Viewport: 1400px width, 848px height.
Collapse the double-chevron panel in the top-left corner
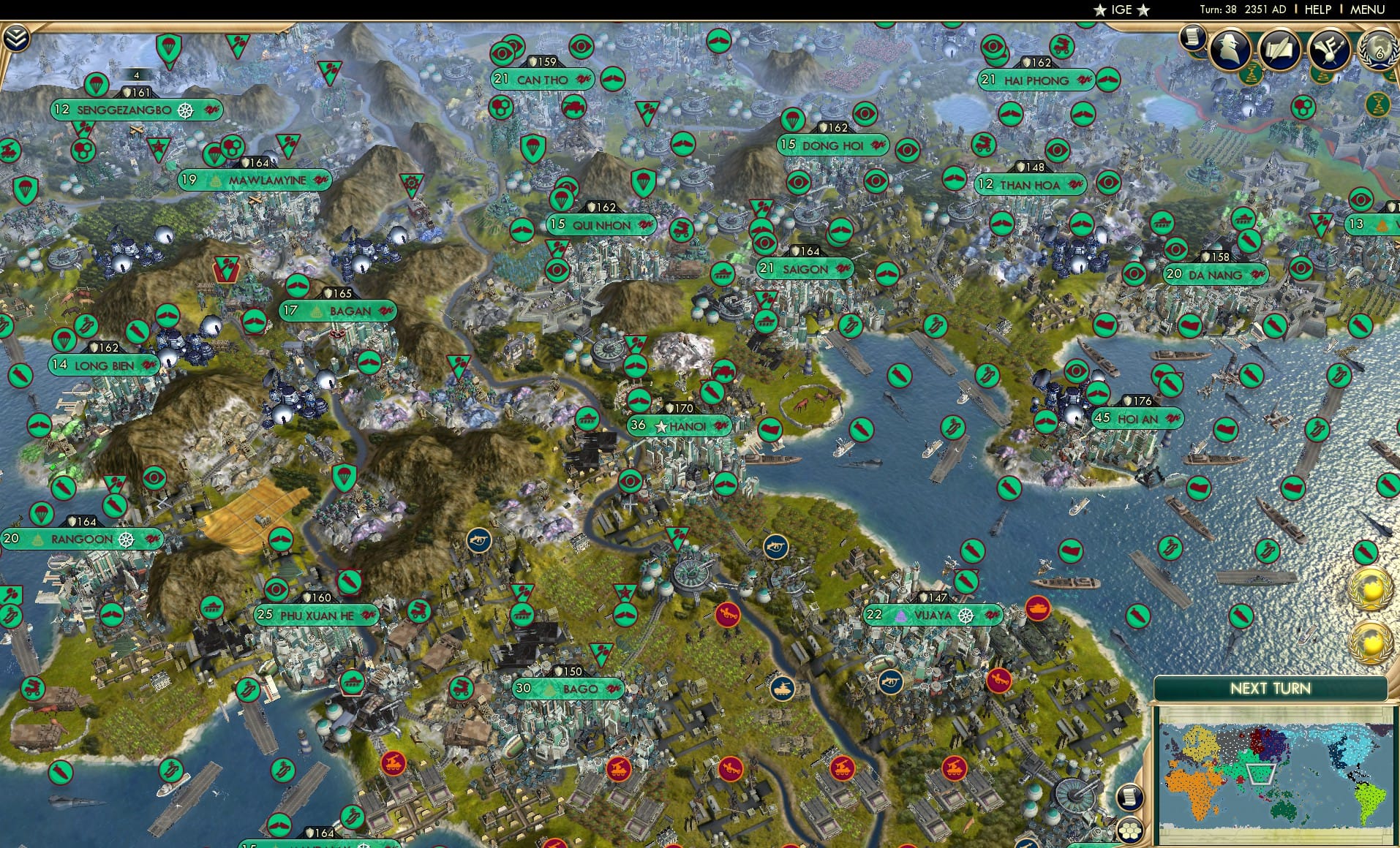(16, 36)
